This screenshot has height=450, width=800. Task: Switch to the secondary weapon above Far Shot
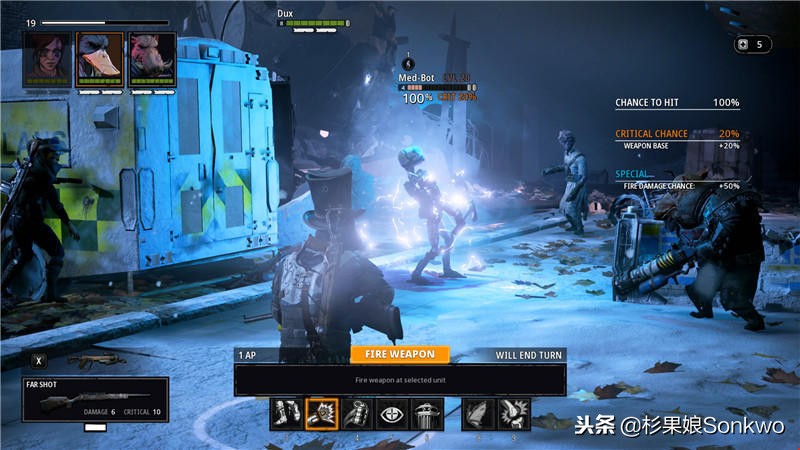98,360
